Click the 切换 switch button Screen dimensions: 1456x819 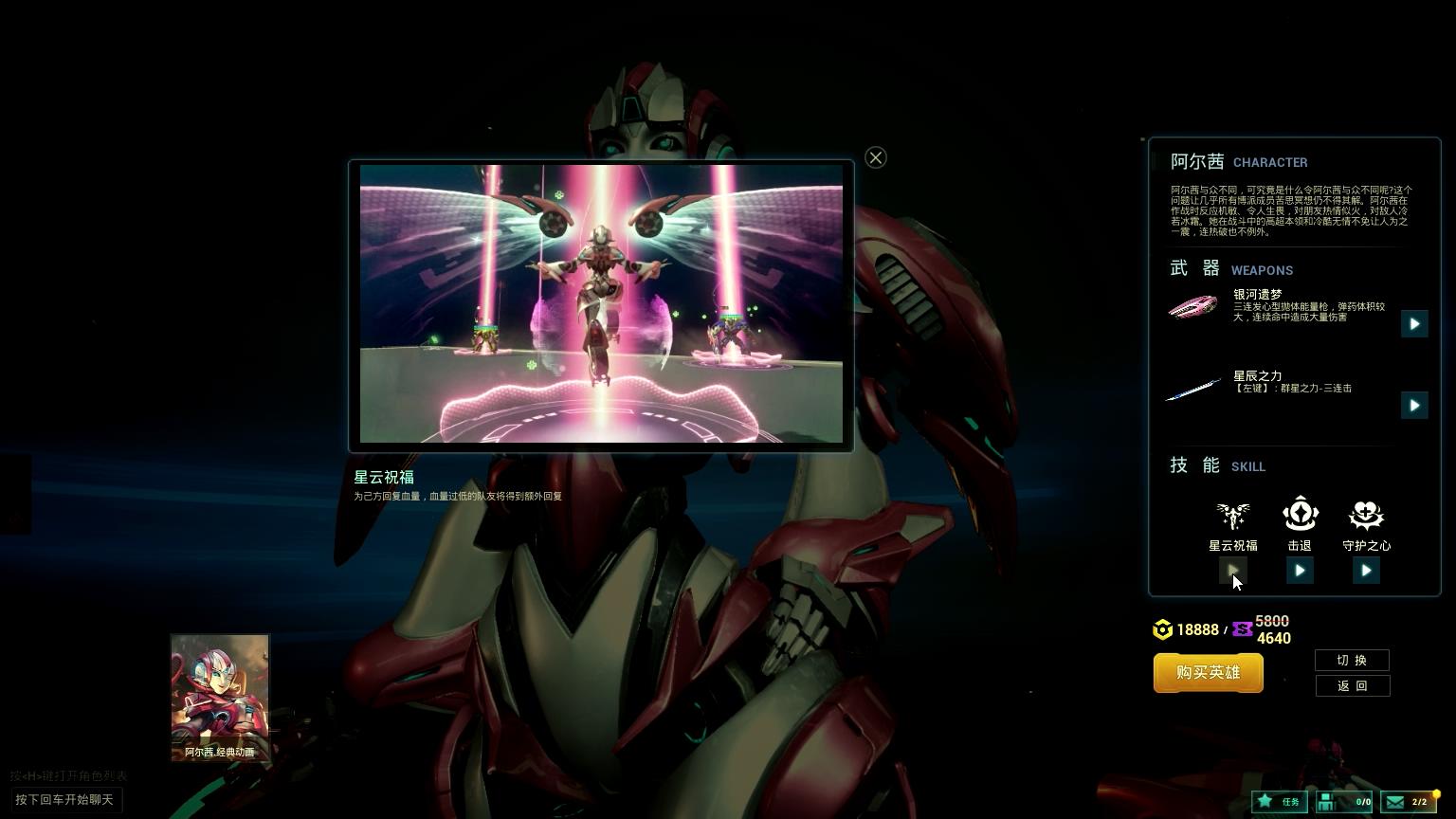coord(1352,661)
